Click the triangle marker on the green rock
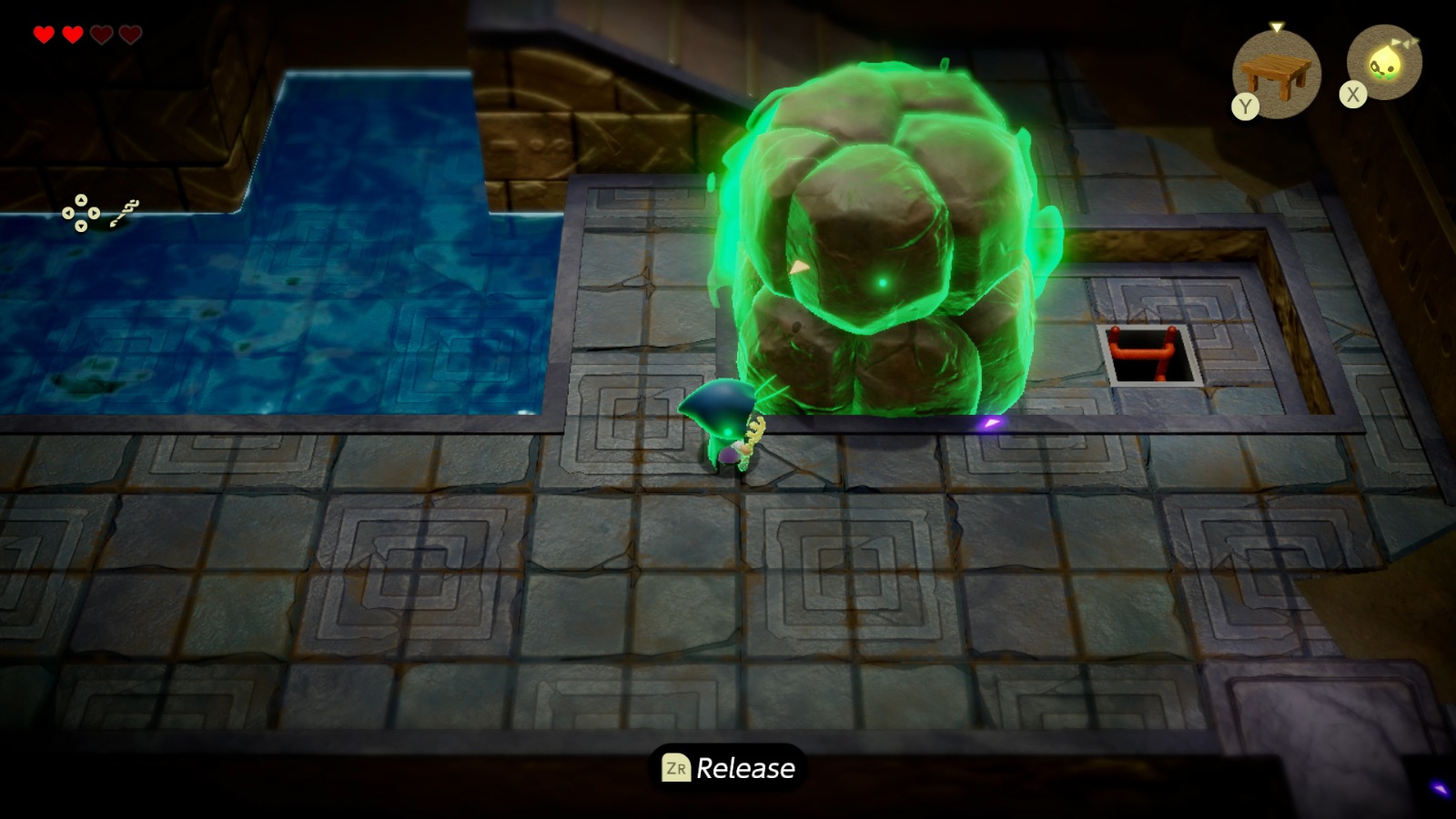The height and width of the screenshot is (819, 1456). [x=799, y=265]
